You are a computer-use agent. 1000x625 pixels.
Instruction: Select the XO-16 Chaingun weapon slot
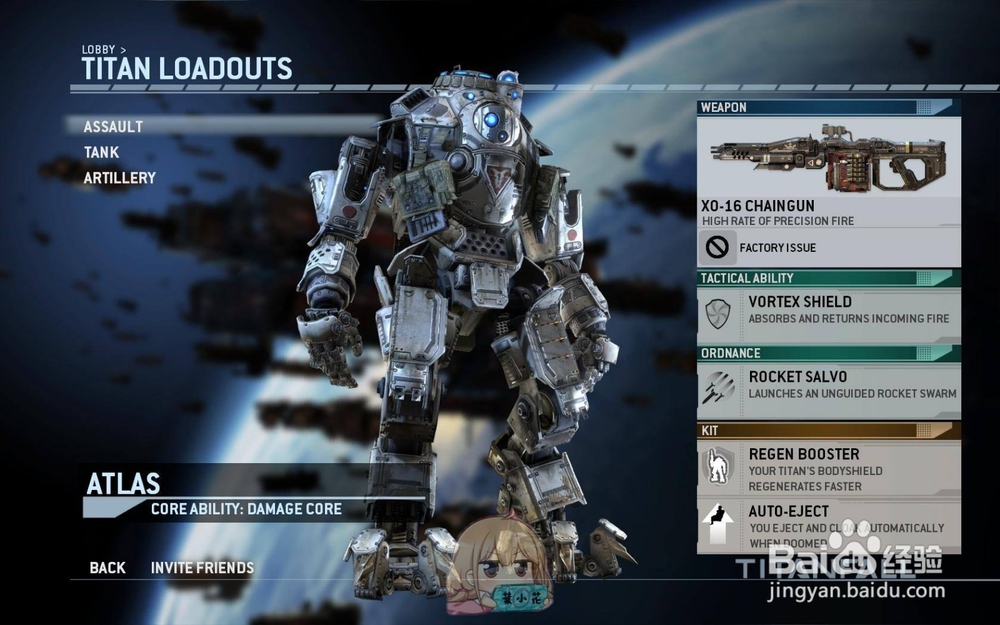click(828, 170)
